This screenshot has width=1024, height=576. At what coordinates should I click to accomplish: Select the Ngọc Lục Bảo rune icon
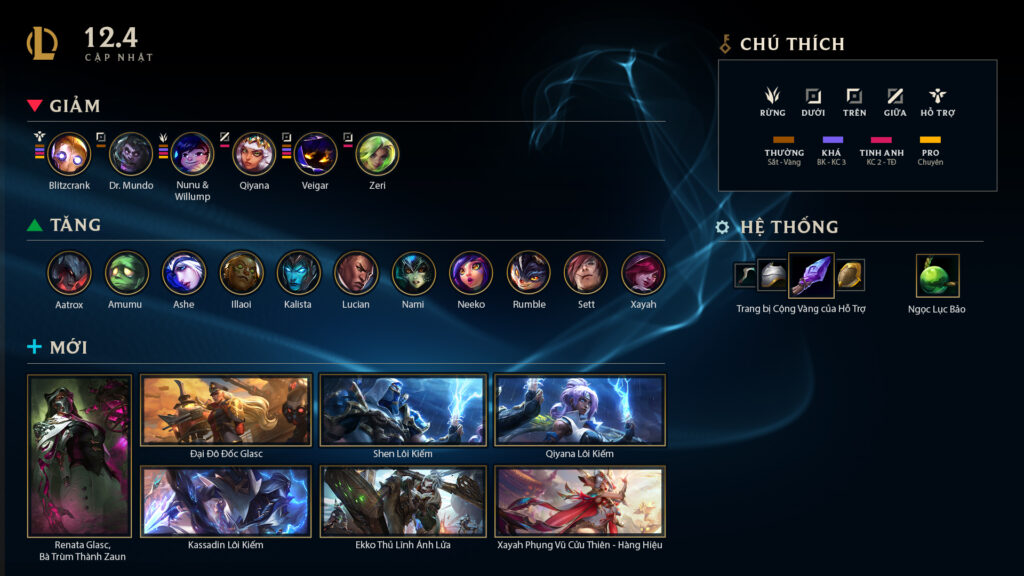tap(937, 275)
